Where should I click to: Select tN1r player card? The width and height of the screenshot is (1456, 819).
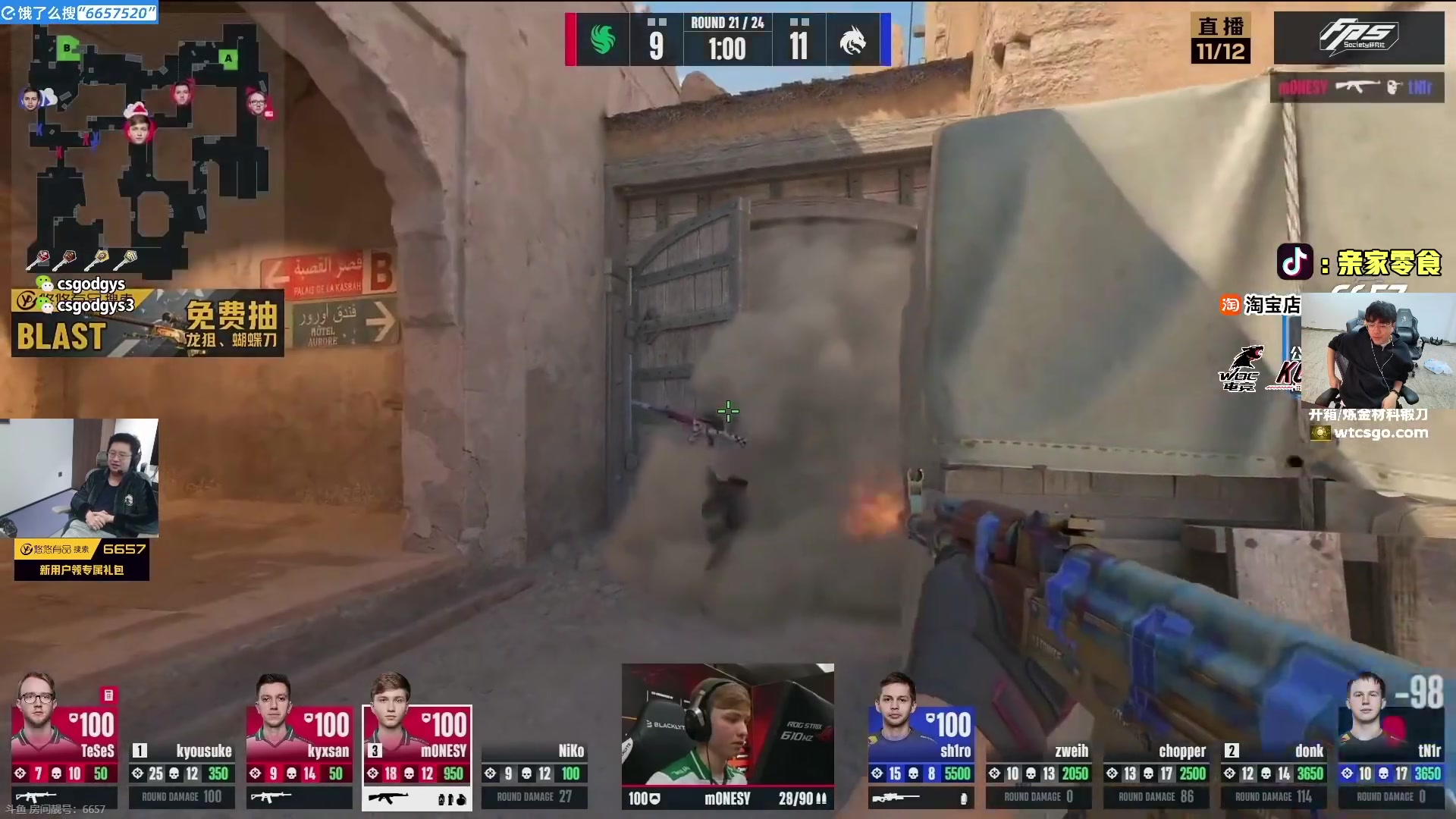(1392, 741)
